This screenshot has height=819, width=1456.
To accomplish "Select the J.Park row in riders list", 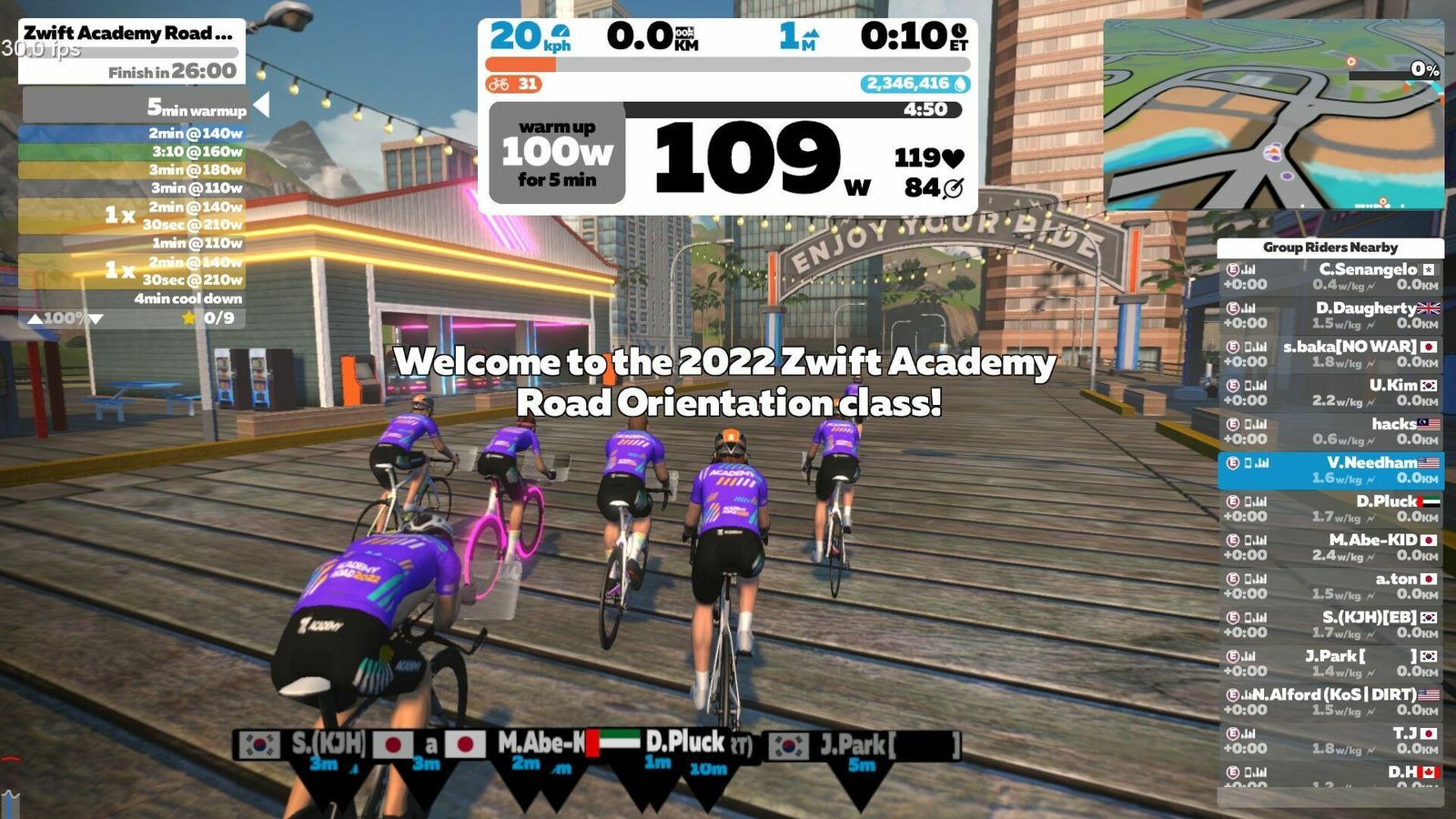I will (x=1330, y=663).
